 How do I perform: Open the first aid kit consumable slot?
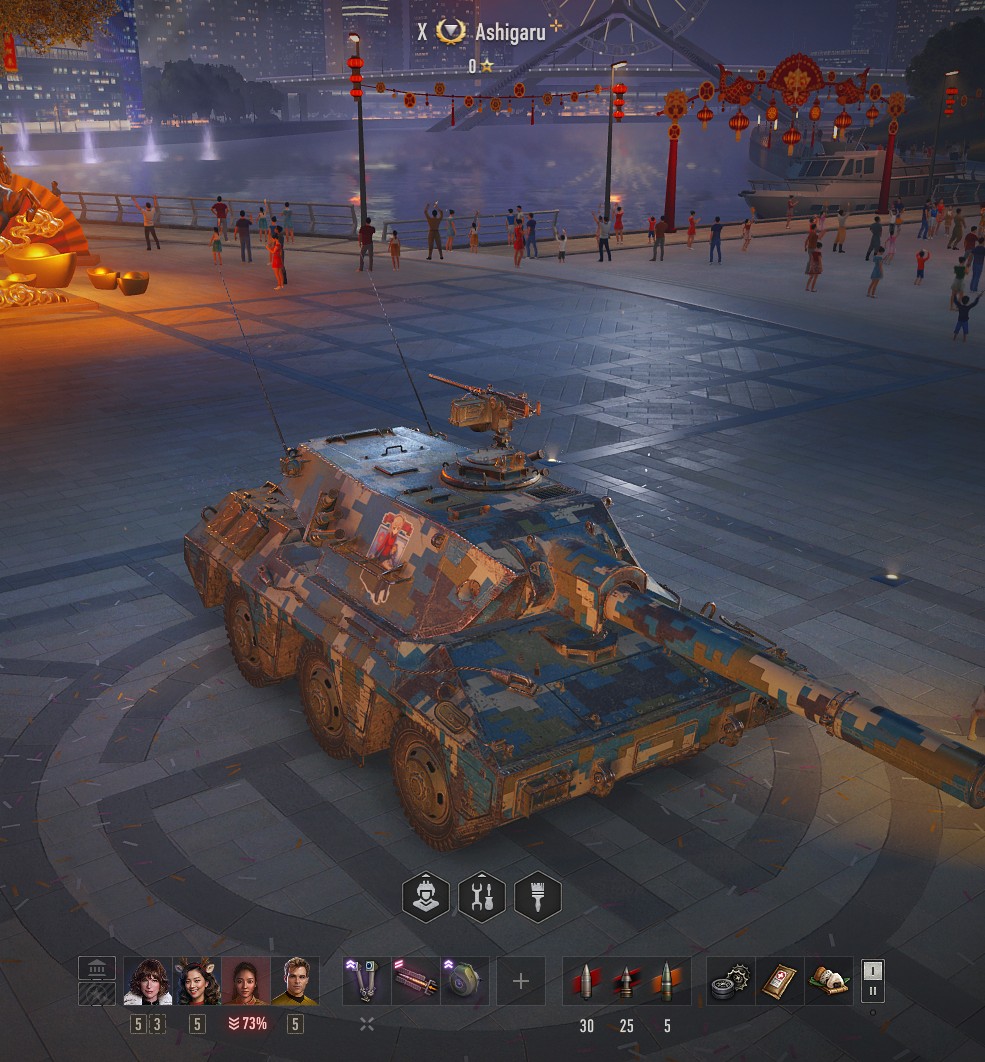(780, 981)
